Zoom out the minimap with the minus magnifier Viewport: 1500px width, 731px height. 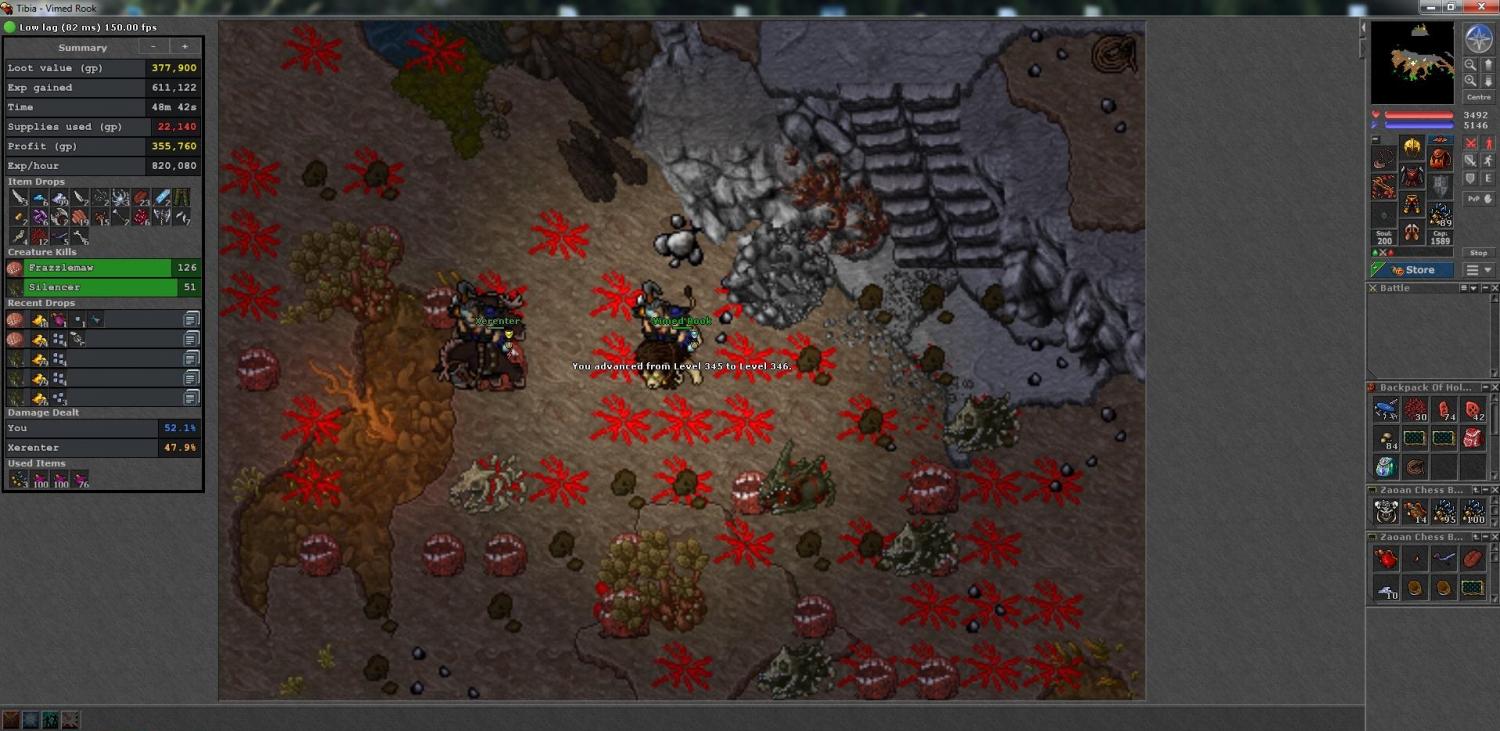(x=1470, y=80)
